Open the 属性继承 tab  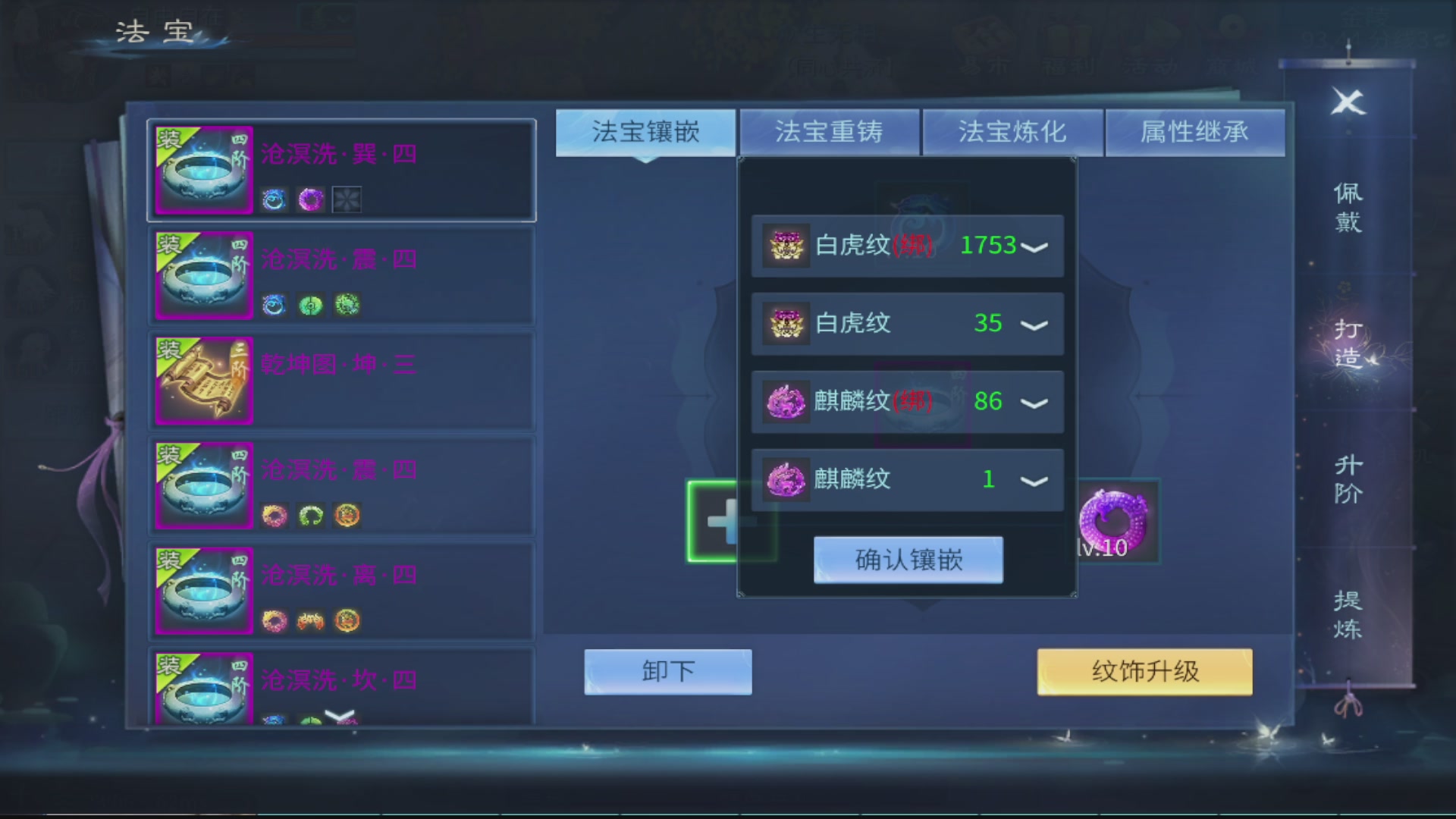coord(1195,132)
